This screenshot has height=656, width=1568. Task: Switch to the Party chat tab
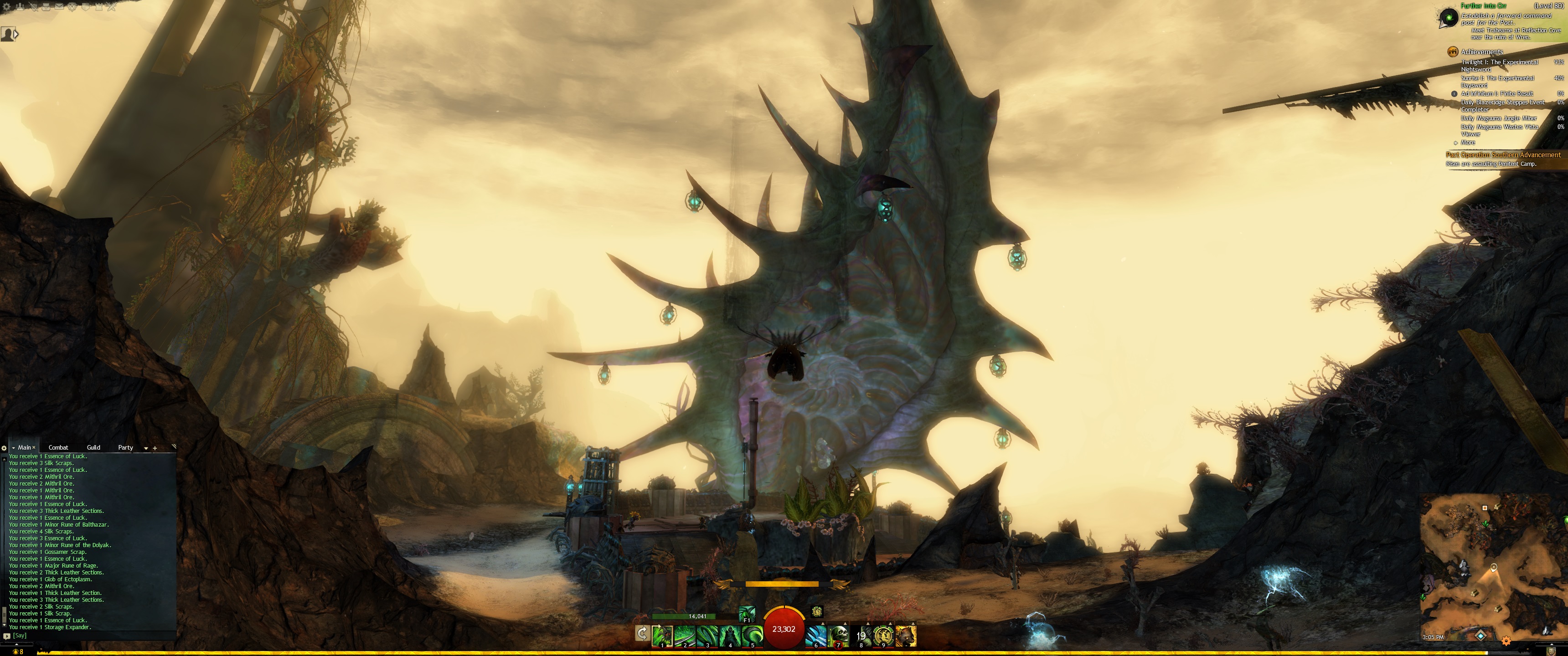[125, 447]
